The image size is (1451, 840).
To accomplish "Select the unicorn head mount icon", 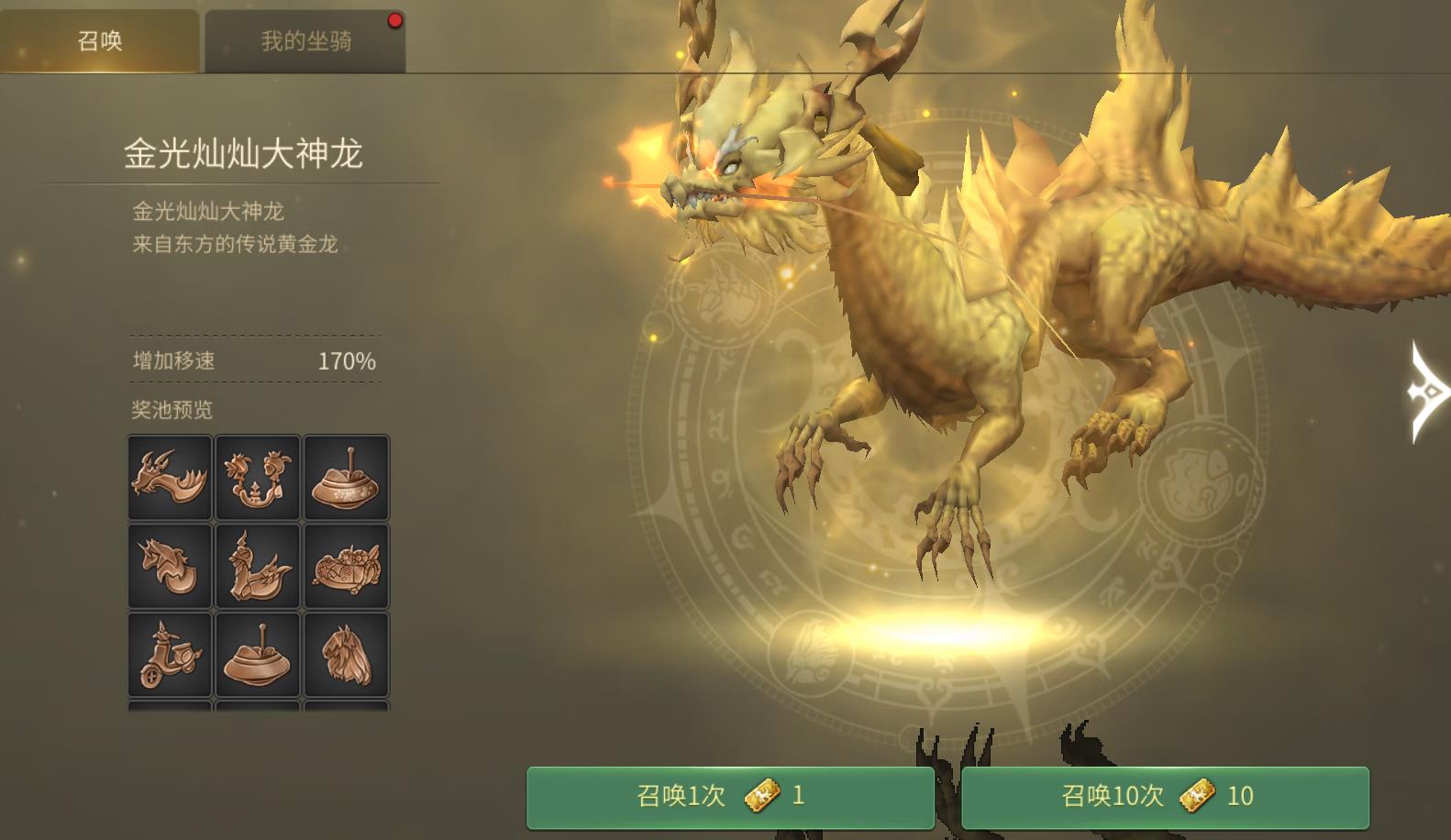I will click(x=170, y=567).
